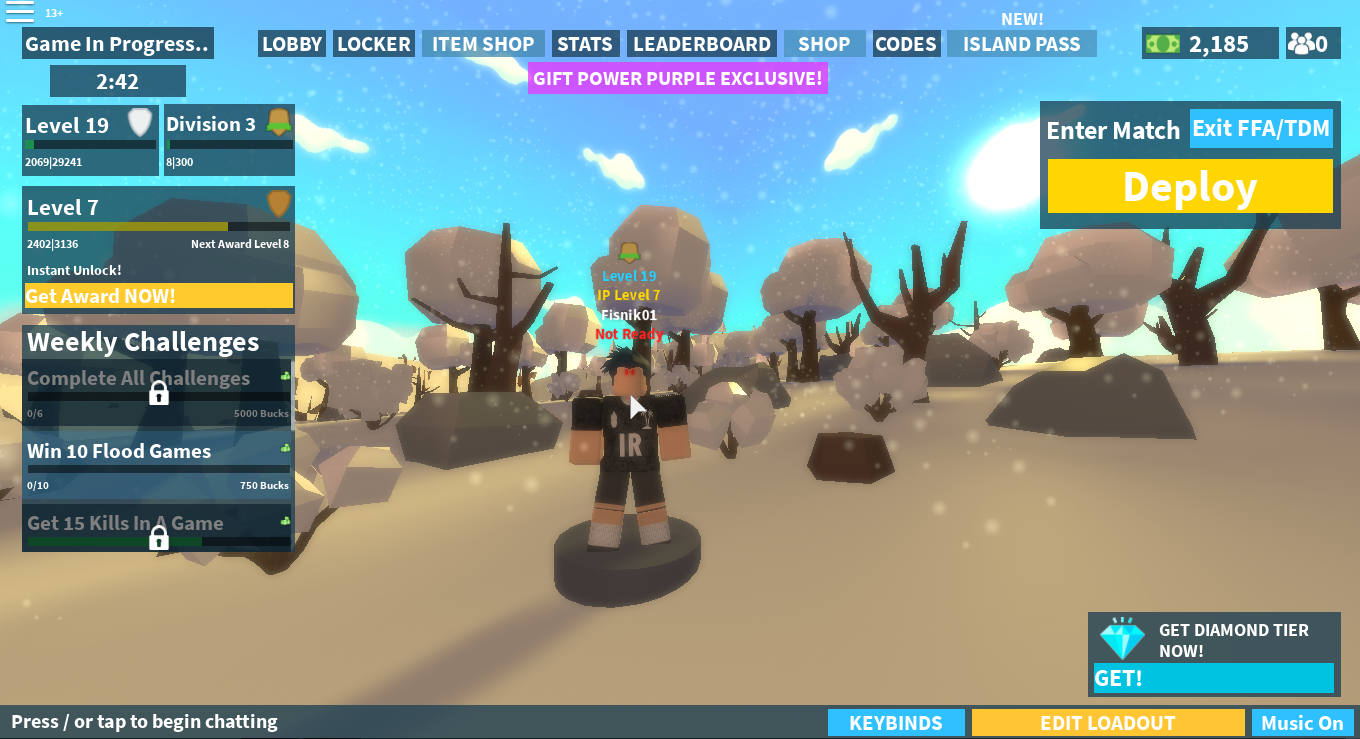Claim the Get Award NOW button
Image resolution: width=1360 pixels, height=739 pixels.
159,296
